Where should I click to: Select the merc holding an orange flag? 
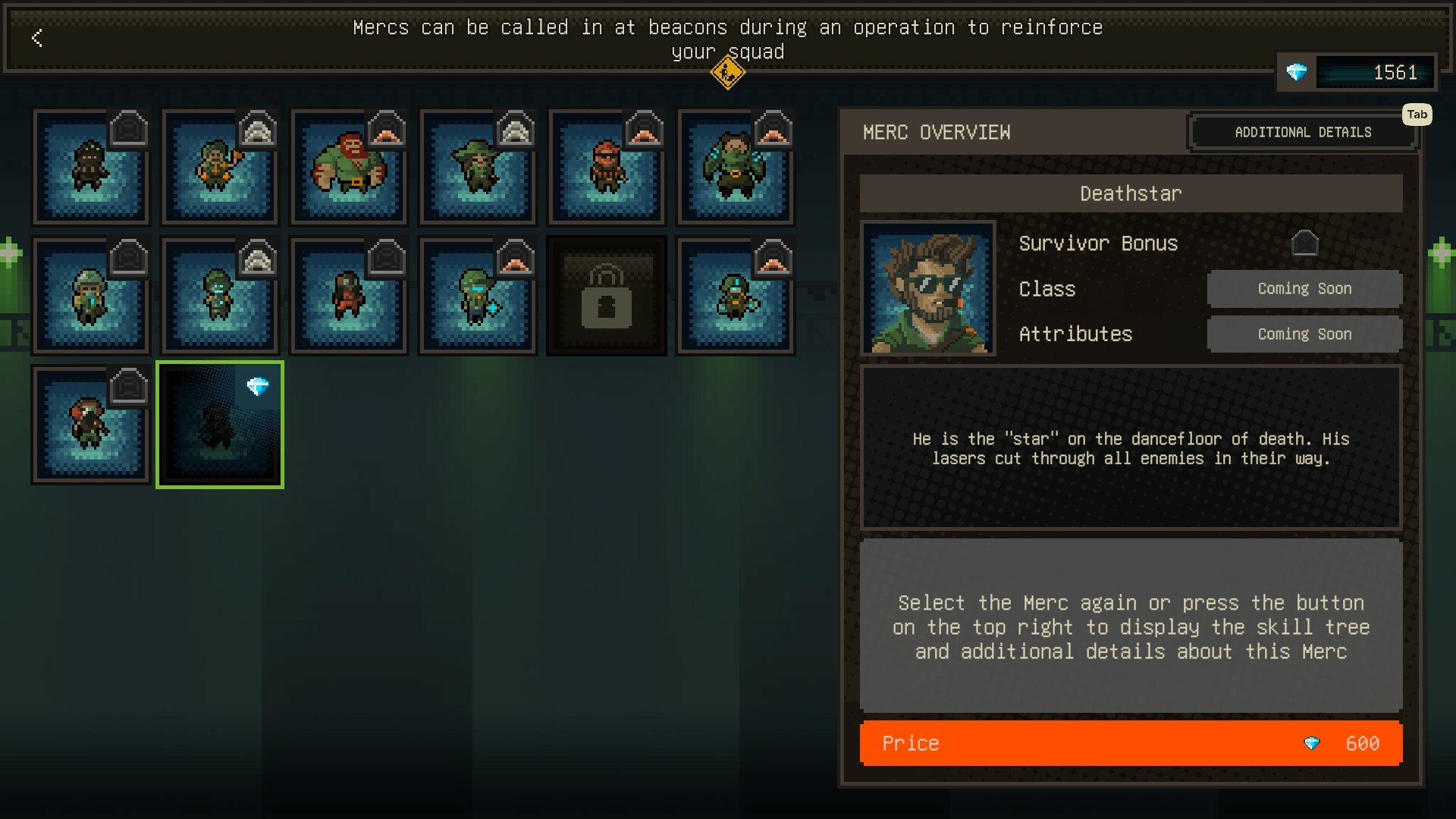(x=220, y=168)
